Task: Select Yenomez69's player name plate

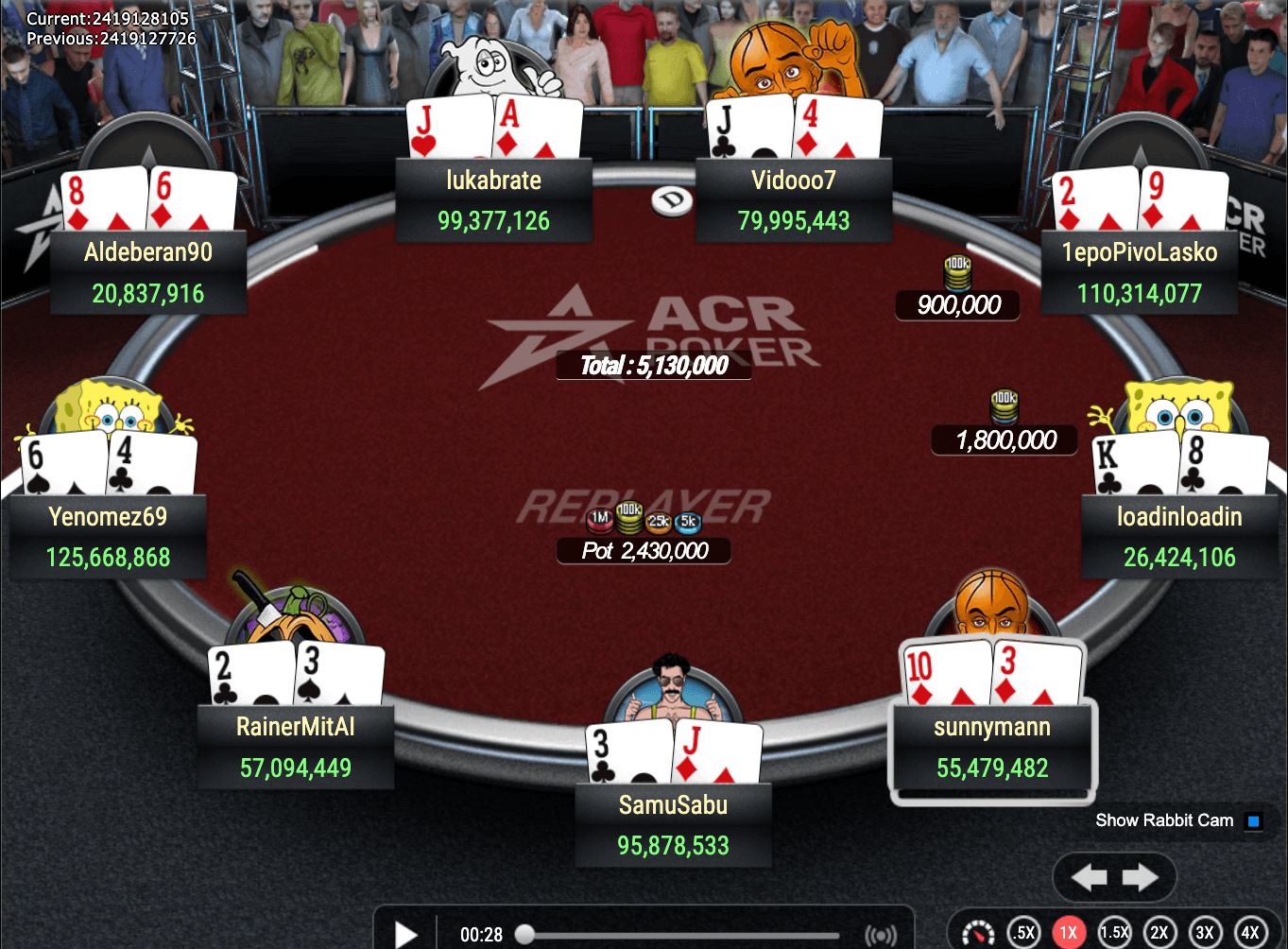Action: click(x=108, y=537)
